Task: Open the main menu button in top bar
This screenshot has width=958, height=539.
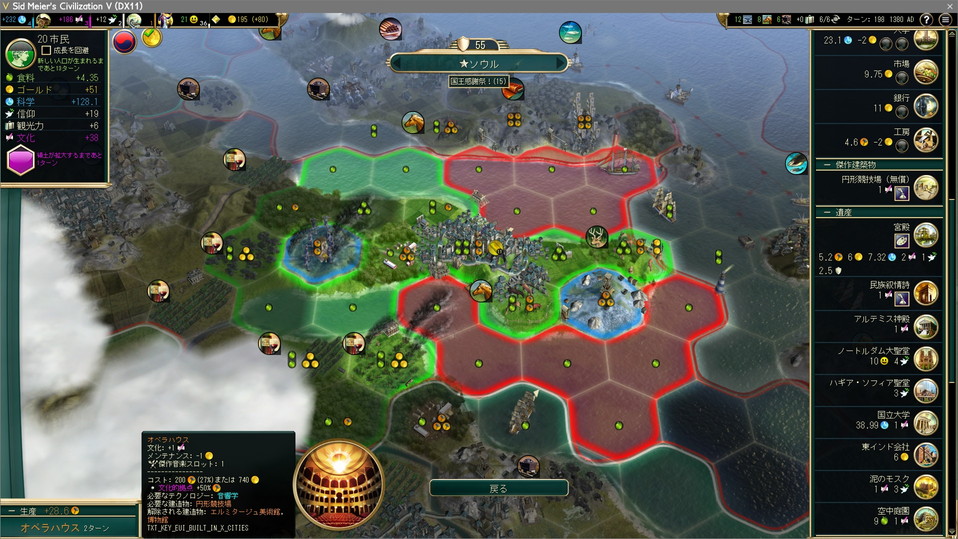Action: (945, 19)
